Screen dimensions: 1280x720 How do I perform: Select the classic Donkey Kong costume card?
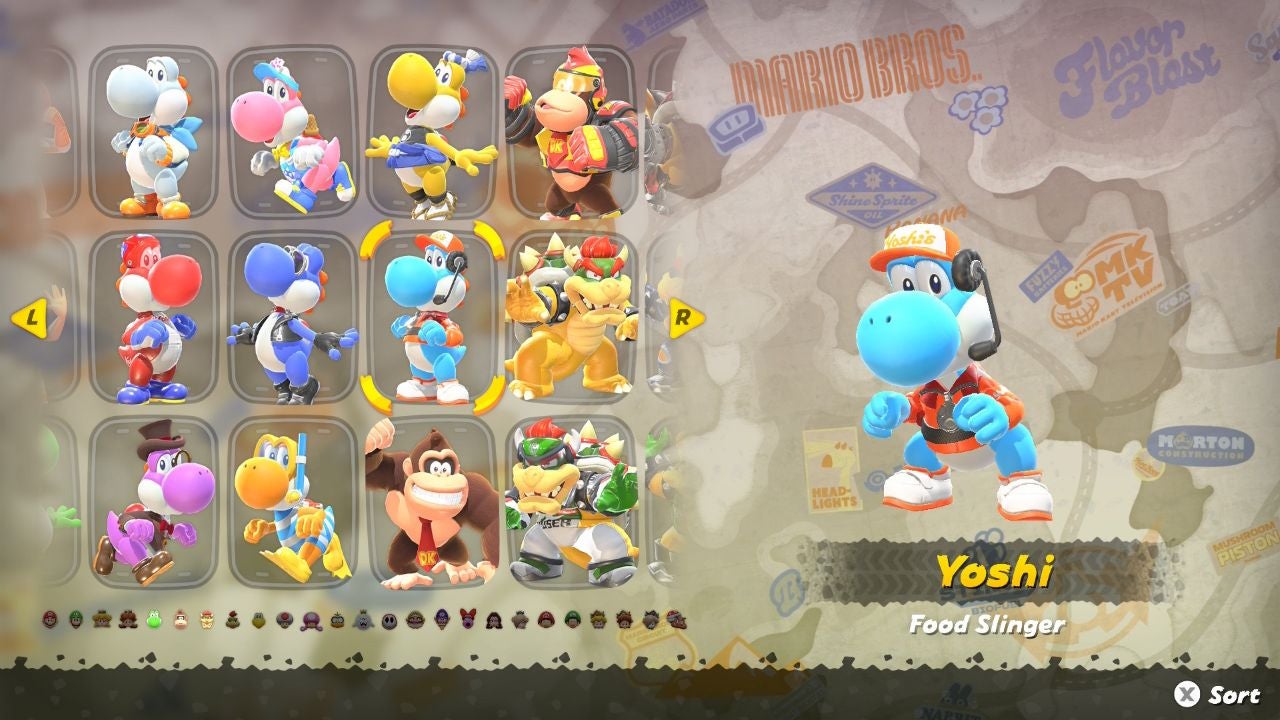click(x=420, y=500)
